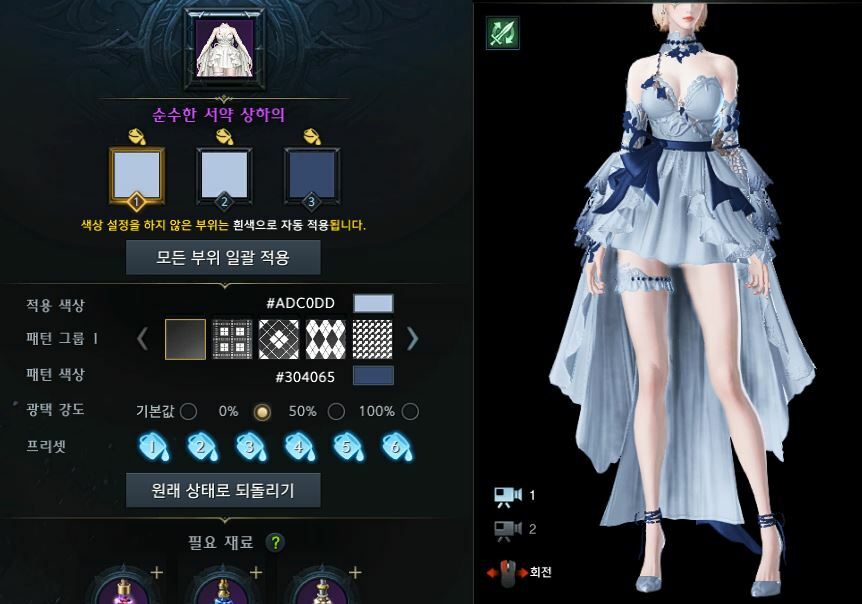Show previous pattern group with left arrow
The height and width of the screenshot is (604, 862).
(142, 340)
